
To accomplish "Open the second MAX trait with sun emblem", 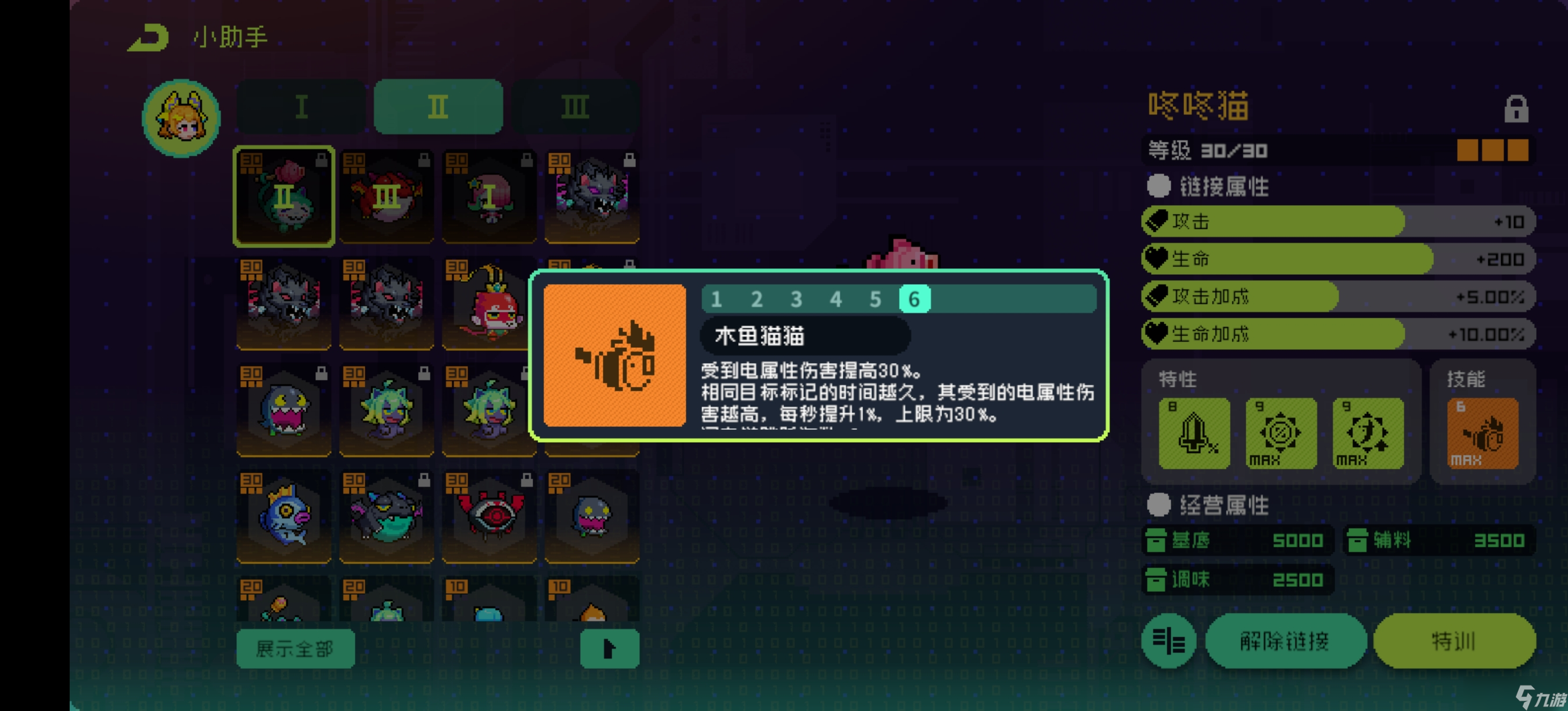I will [1281, 433].
